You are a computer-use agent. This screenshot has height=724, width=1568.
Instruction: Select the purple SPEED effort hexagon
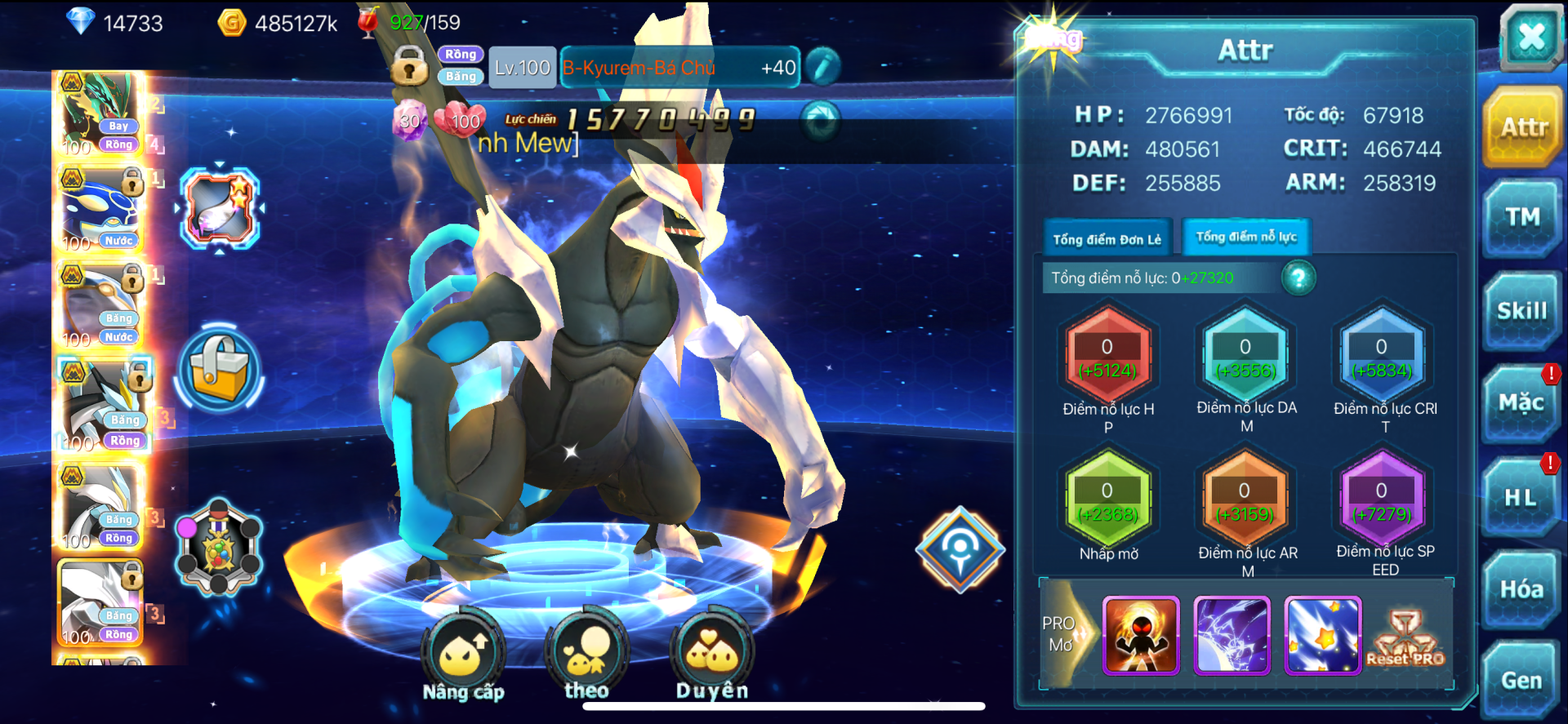click(1382, 500)
